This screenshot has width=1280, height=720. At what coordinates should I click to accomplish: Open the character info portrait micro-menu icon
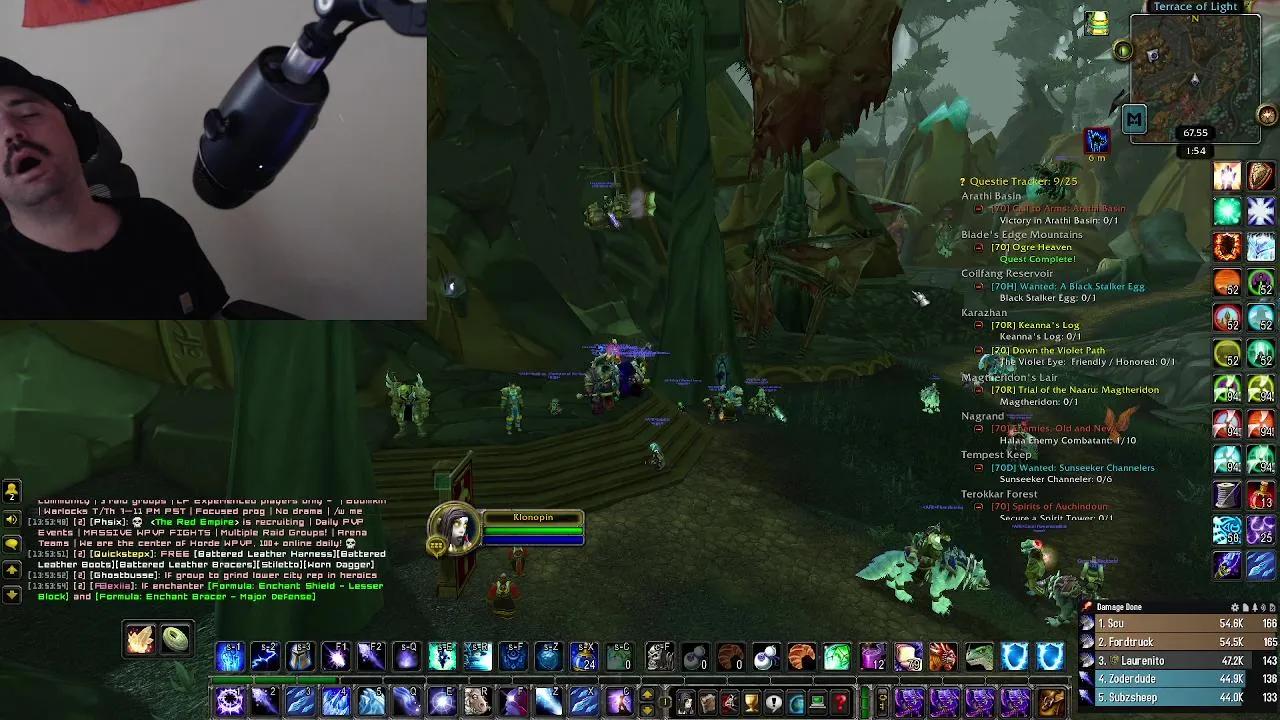(x=685, y=700)
